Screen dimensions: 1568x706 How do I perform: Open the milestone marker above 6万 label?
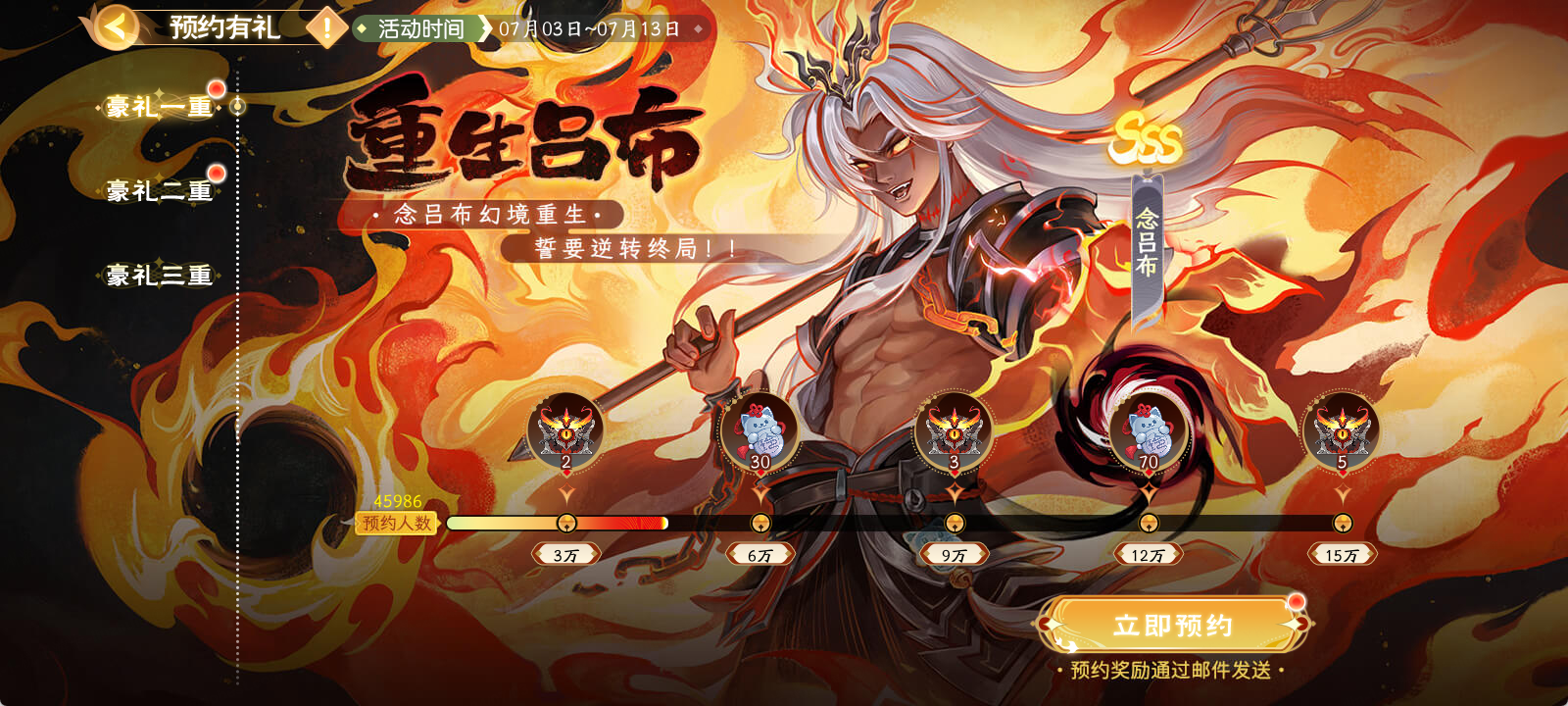761,522
